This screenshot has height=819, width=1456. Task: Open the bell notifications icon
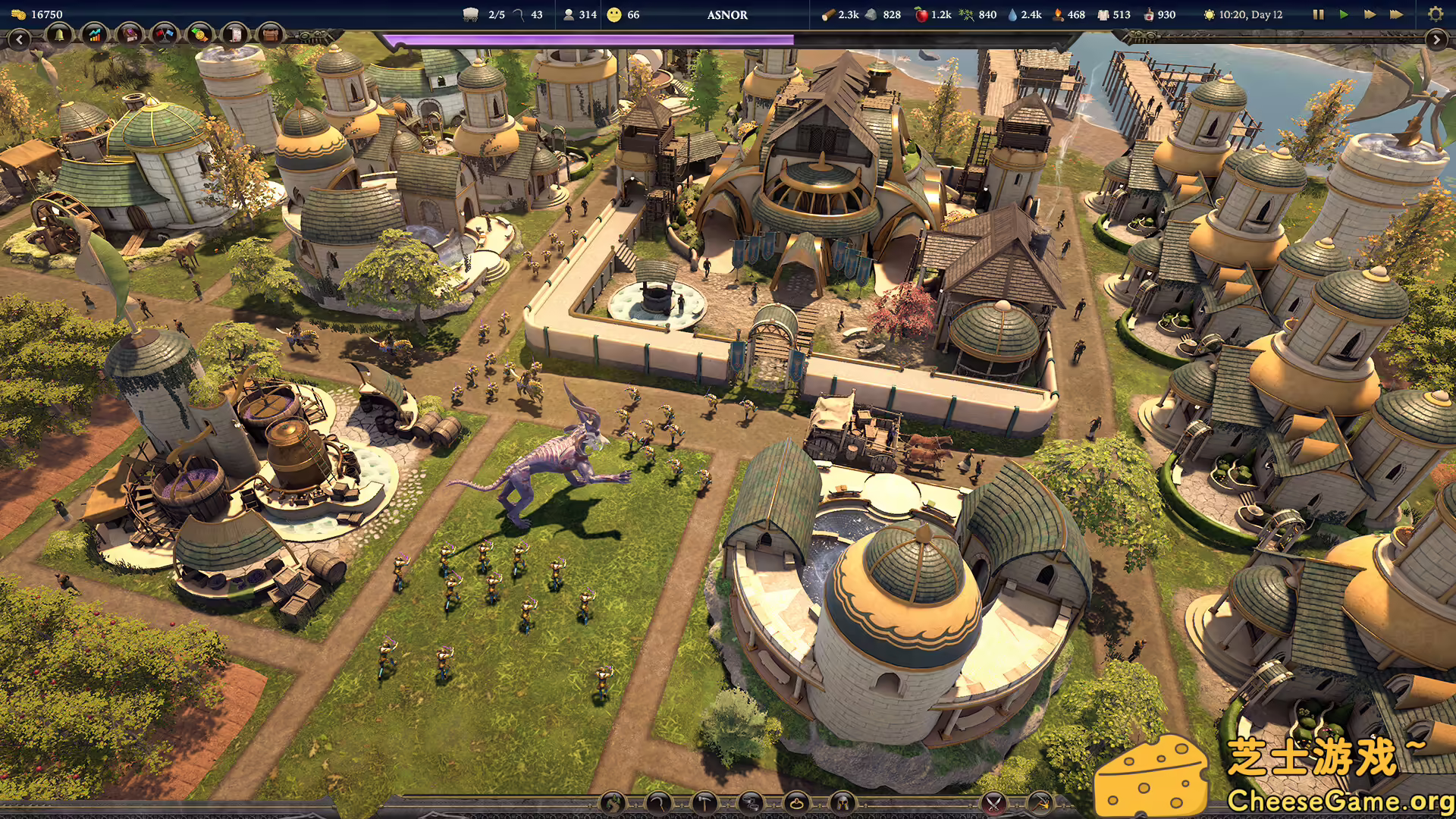[x=59, y=34]
